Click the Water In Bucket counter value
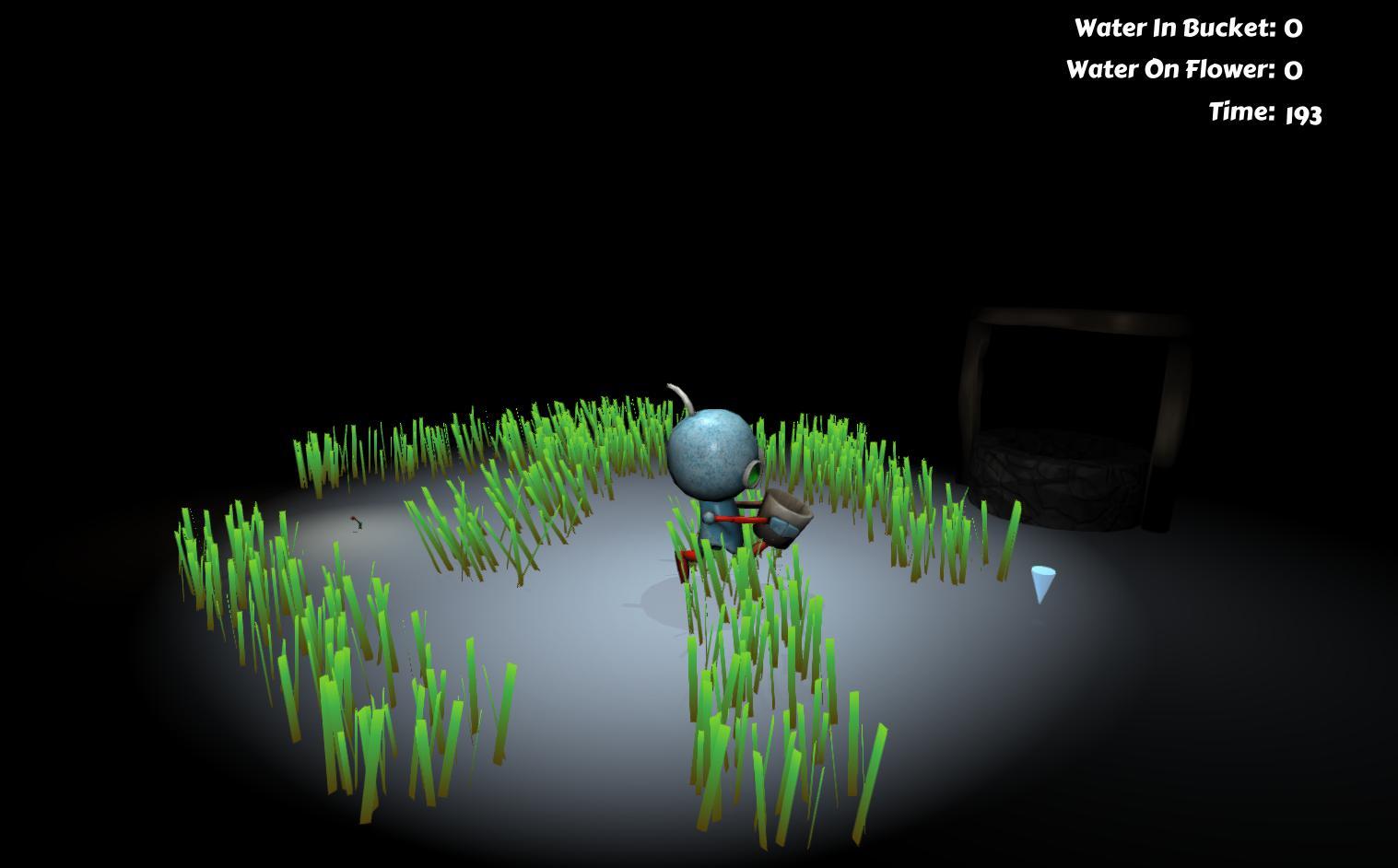 [x=1293, y=28]
